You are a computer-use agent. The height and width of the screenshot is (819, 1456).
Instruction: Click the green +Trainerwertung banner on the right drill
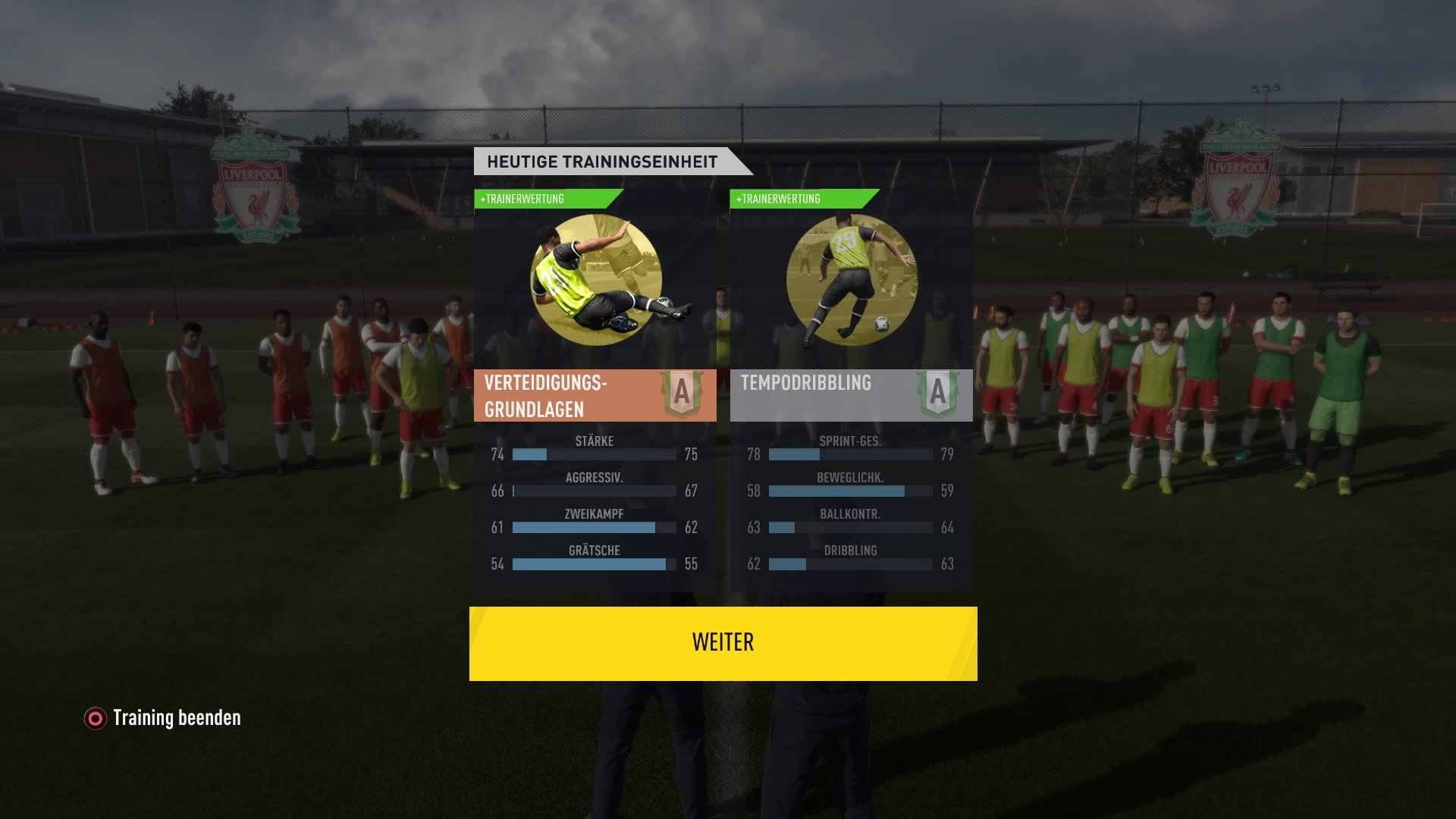pos(799,199)
